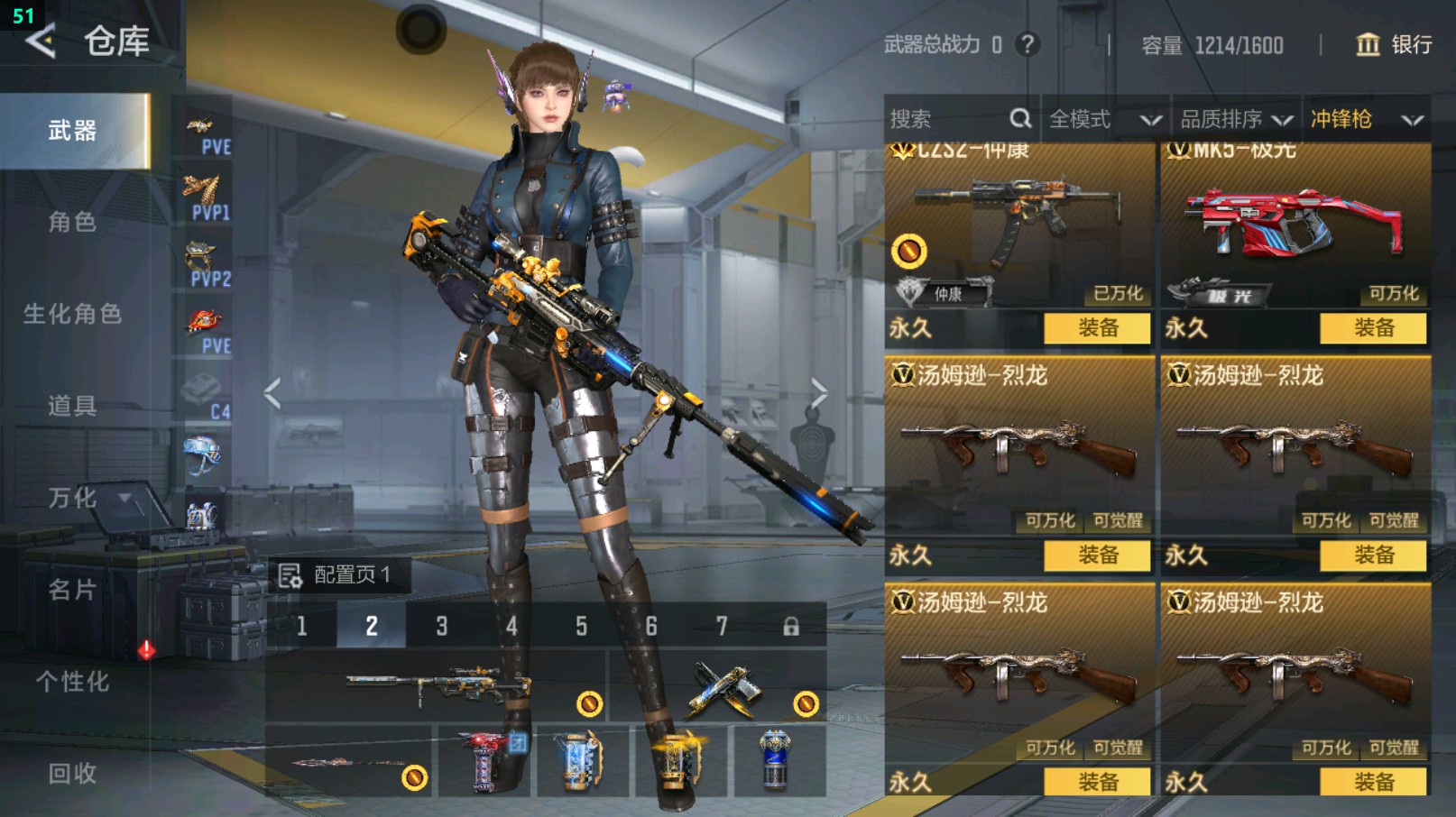The image size is (1456, 817).
Task: Equip the MK5-极光 submachine gun
Action: pos(1373,328)
